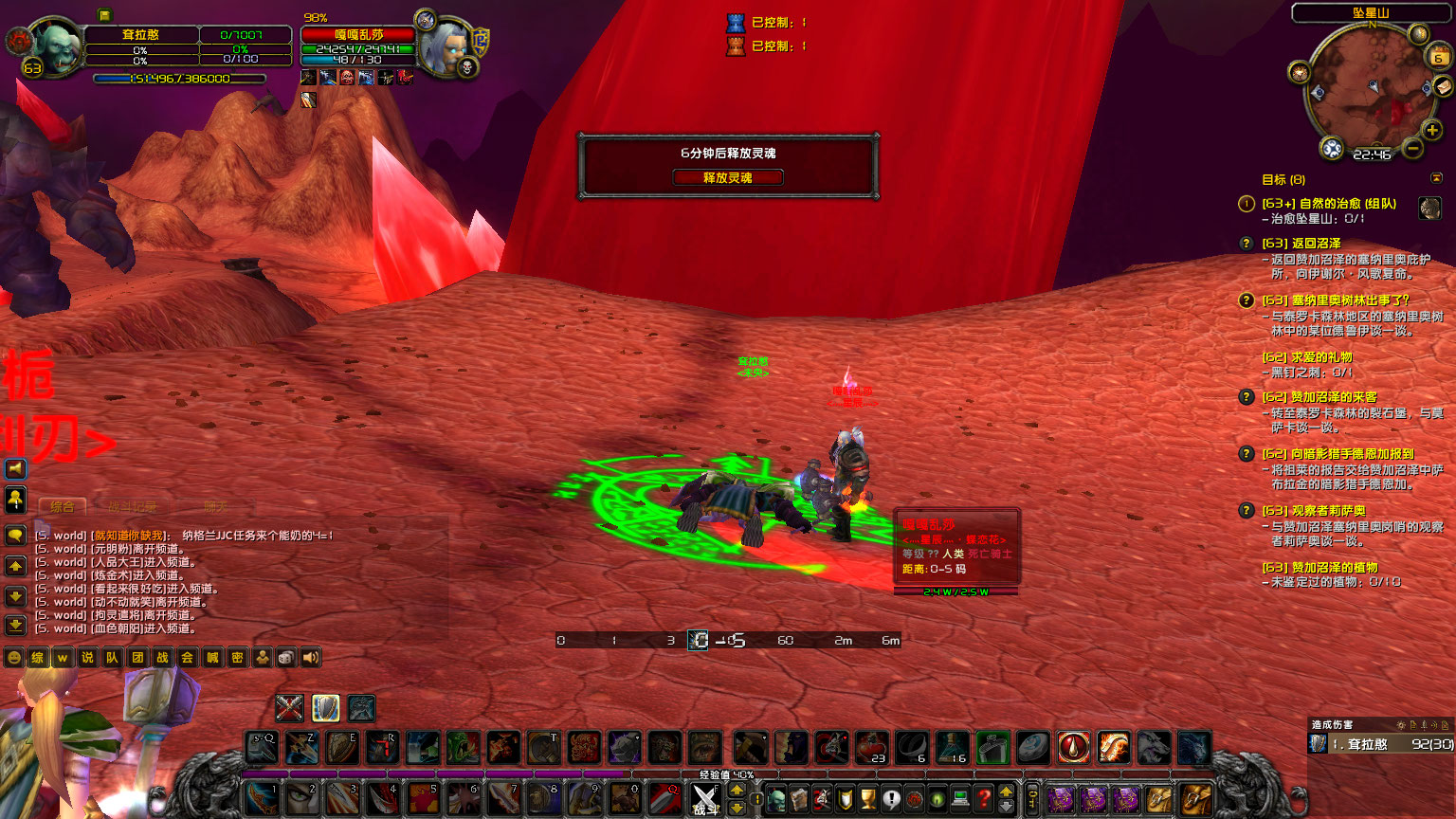Toggle the chat speaker sound icon

[x=310, y=657]
